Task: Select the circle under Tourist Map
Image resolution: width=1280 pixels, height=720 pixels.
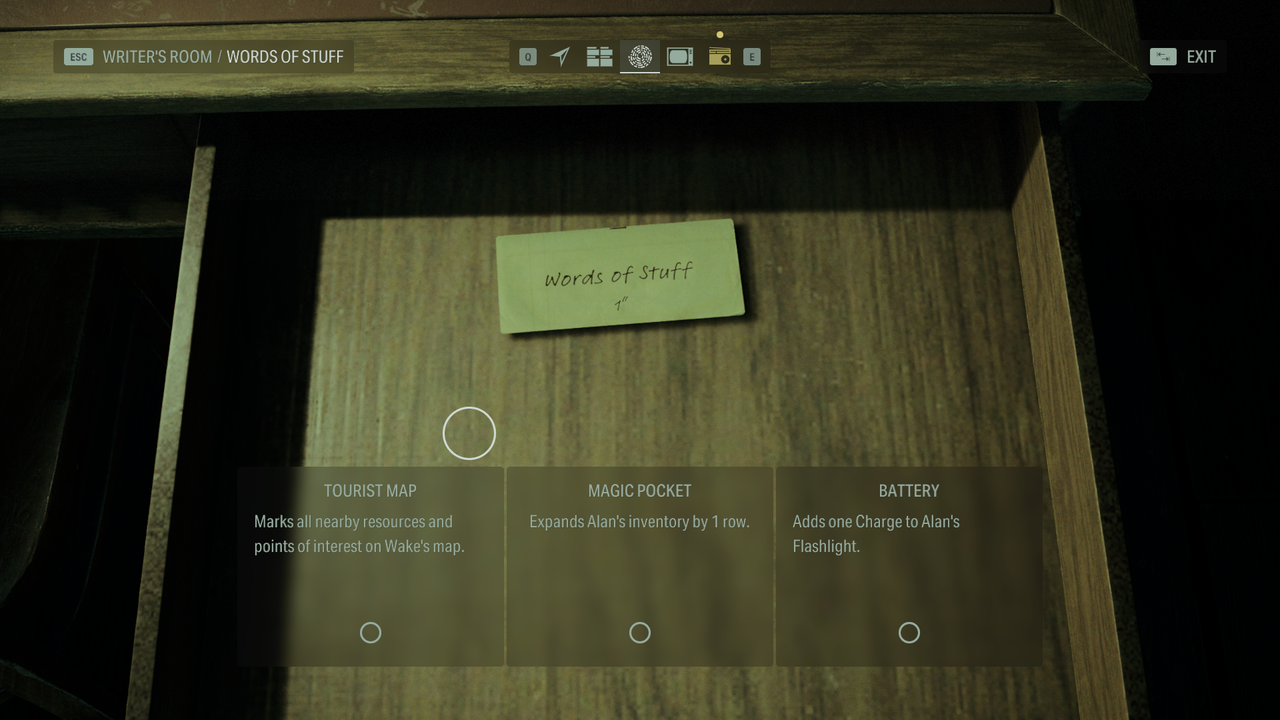Action: pos(370,632)
